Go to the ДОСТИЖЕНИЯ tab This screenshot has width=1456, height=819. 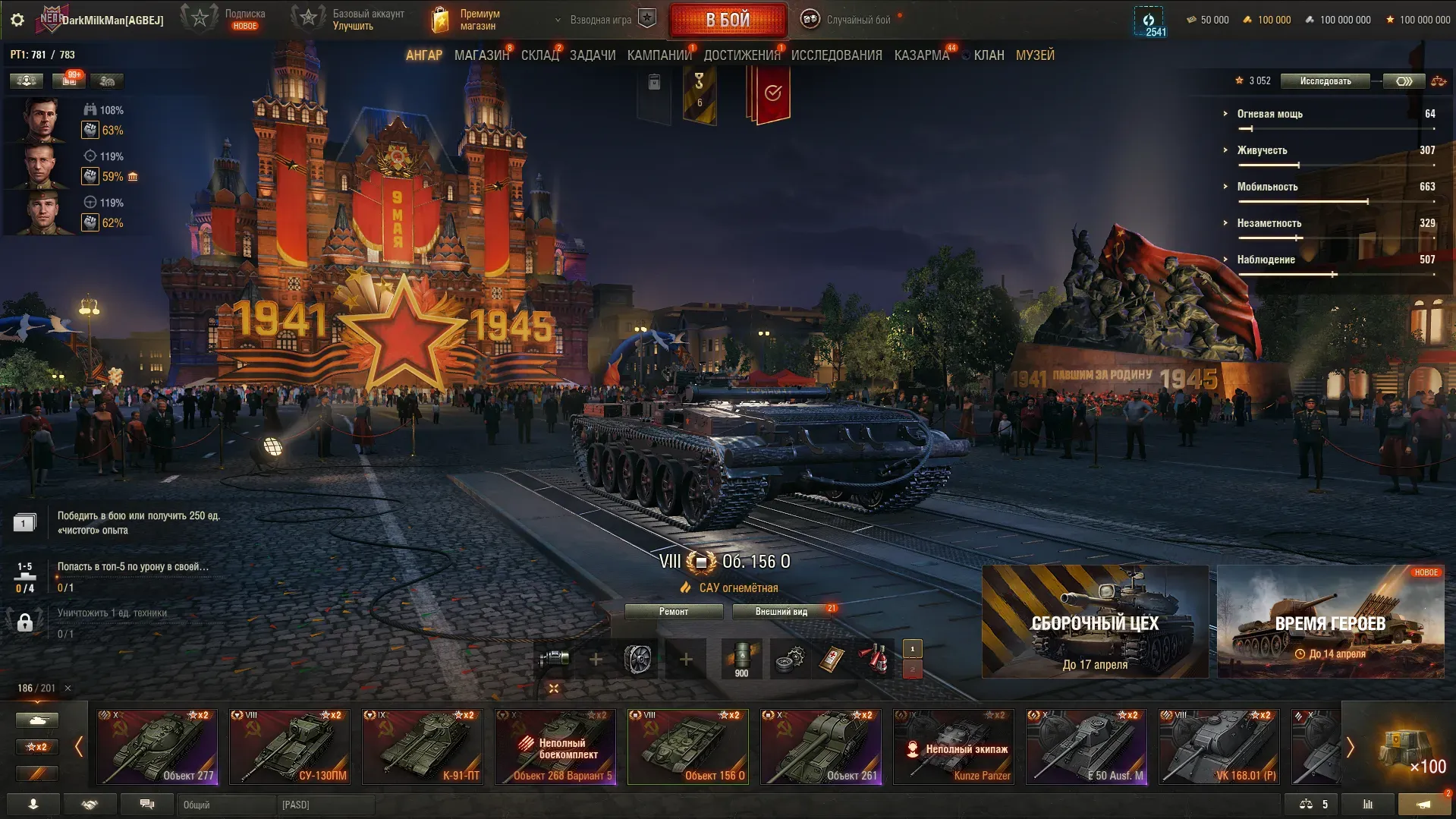click(741, 55)
